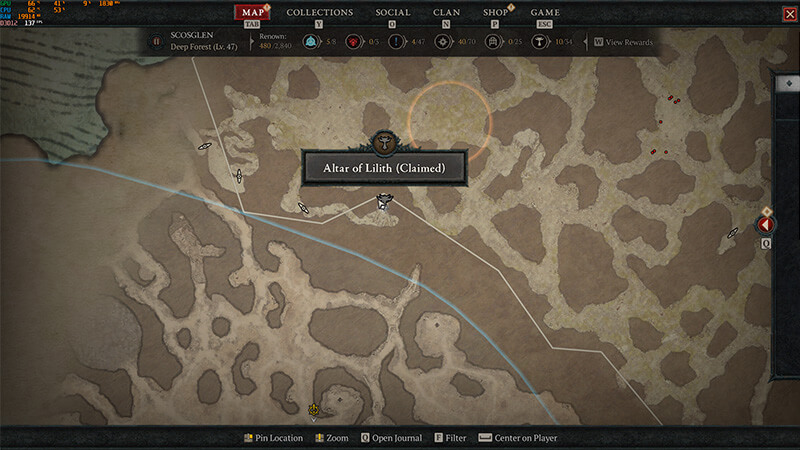Choose Pin Location in the bottom bar
Image resolution: width=800 pixels, height=450 pixels.
pos(273,438)
